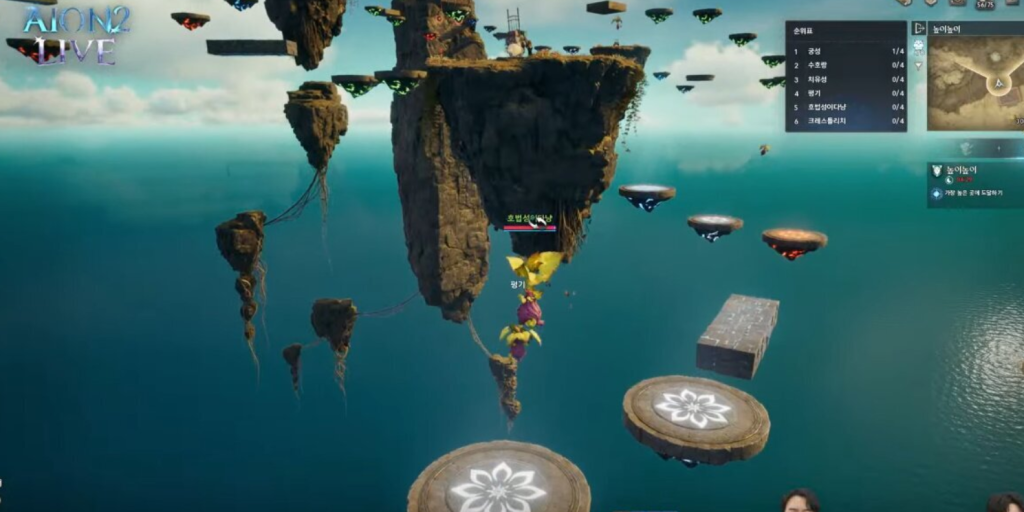Select the objective 가장 높은 곳에 도달하기
This screenshot has width=1024, height=512.
(975, 194)
